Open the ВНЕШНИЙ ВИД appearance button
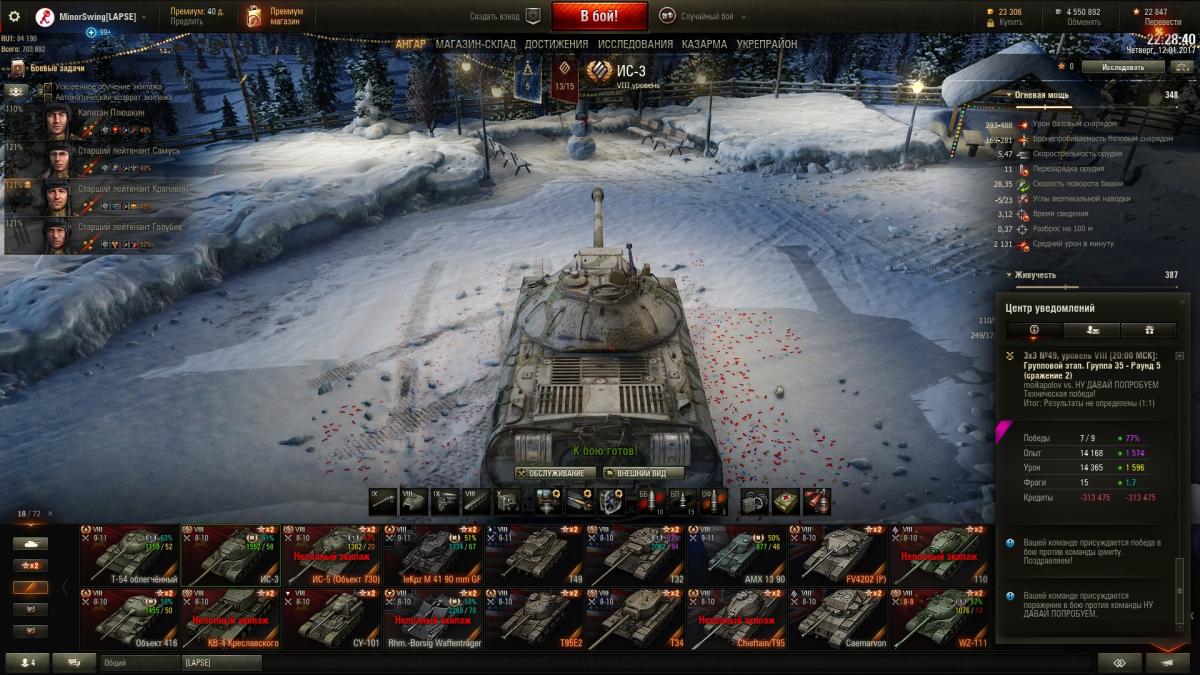 [642, 473]
